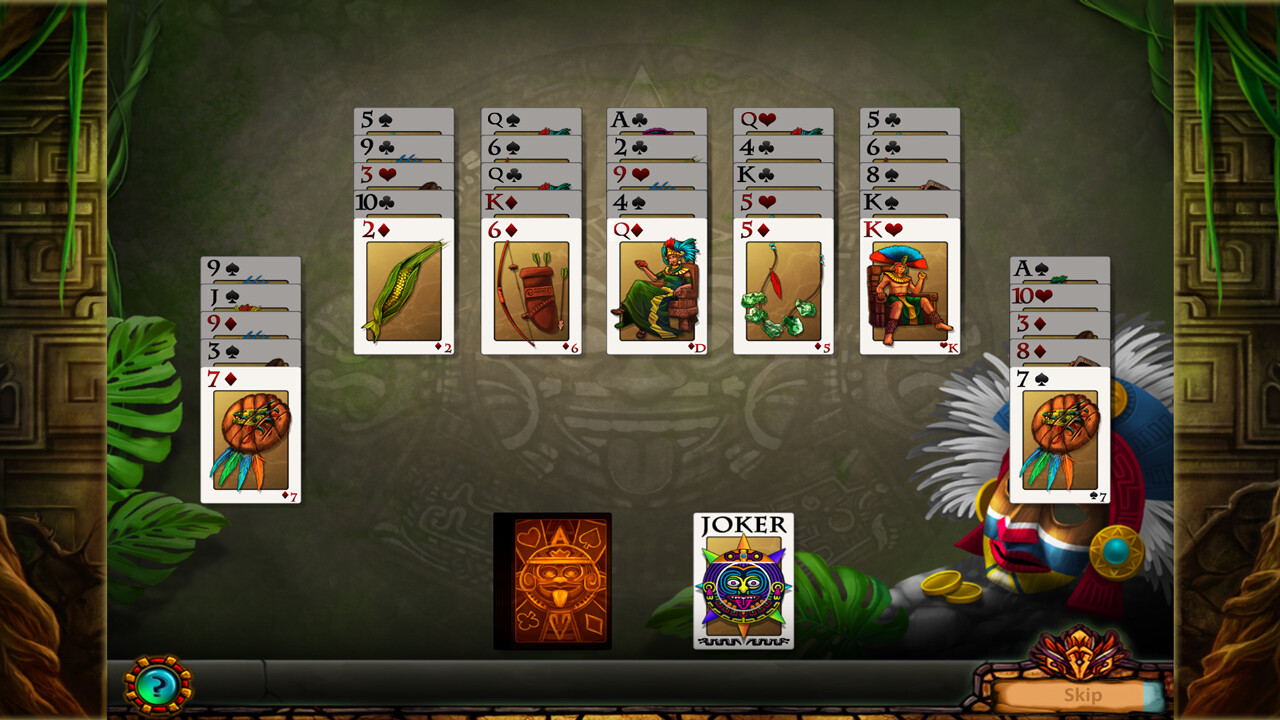Select the Queen of diamonds empress card
Screen dimensions: 1280x720
656,290
